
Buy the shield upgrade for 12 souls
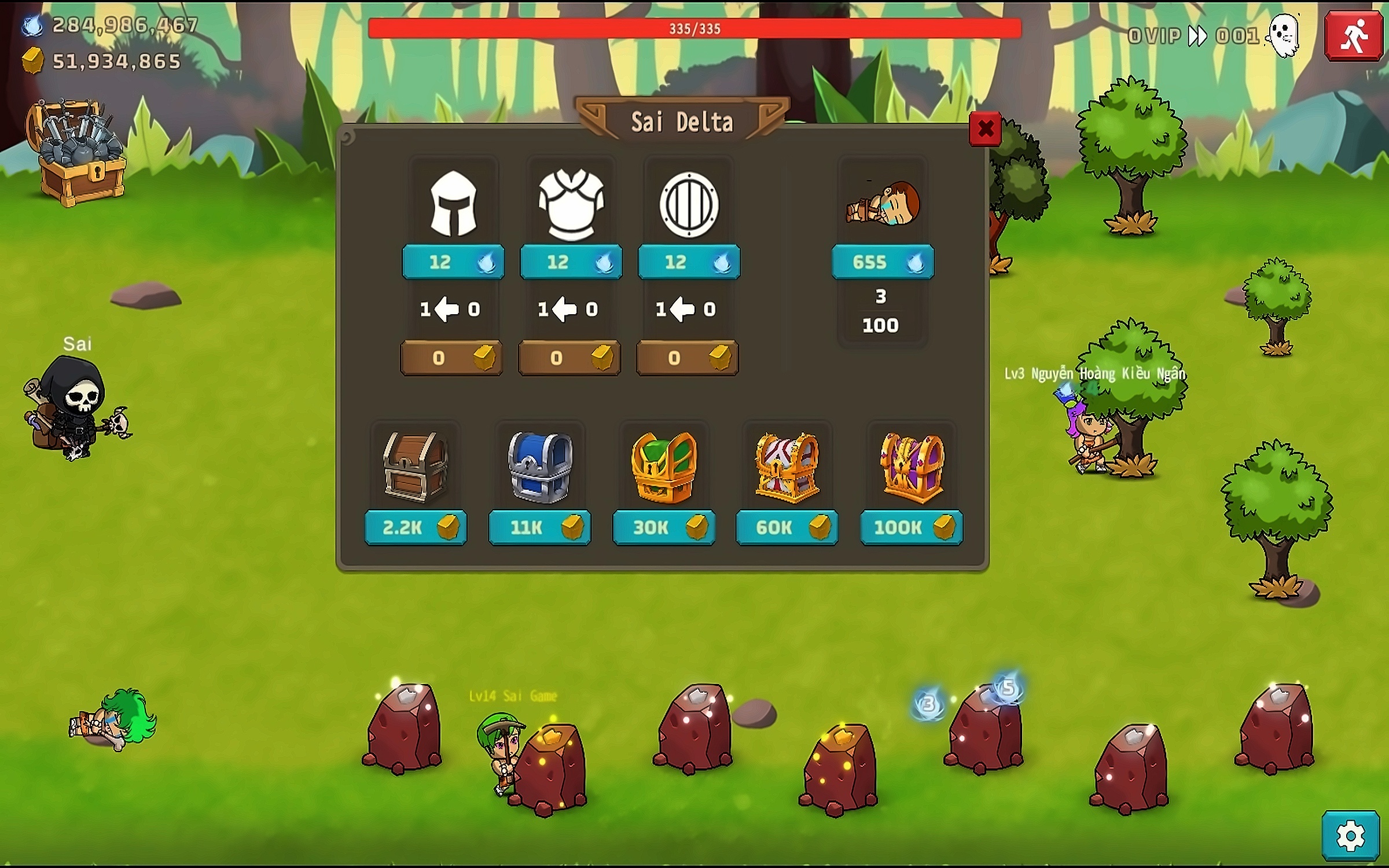[689, 262]
